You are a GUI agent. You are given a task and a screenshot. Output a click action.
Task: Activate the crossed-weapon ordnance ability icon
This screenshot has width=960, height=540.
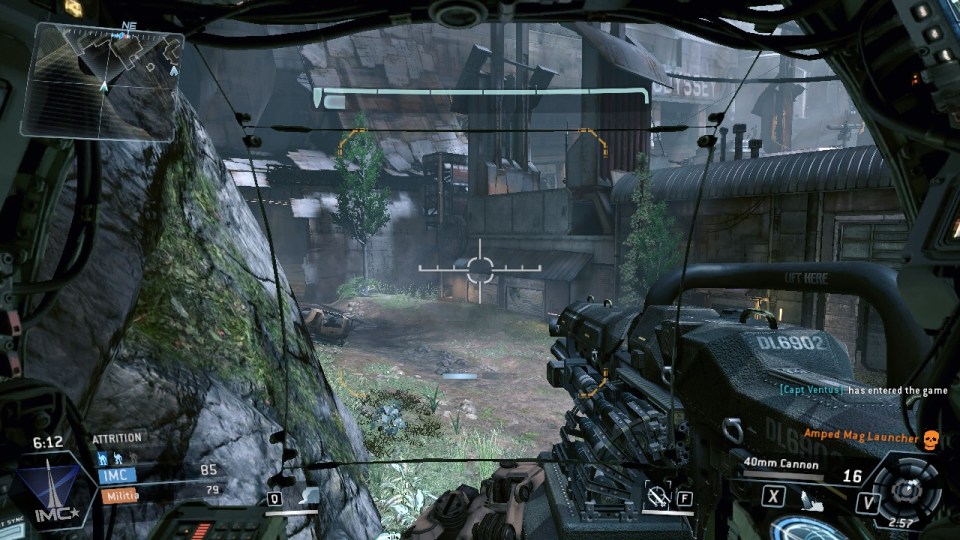click(x=658, y=494)
